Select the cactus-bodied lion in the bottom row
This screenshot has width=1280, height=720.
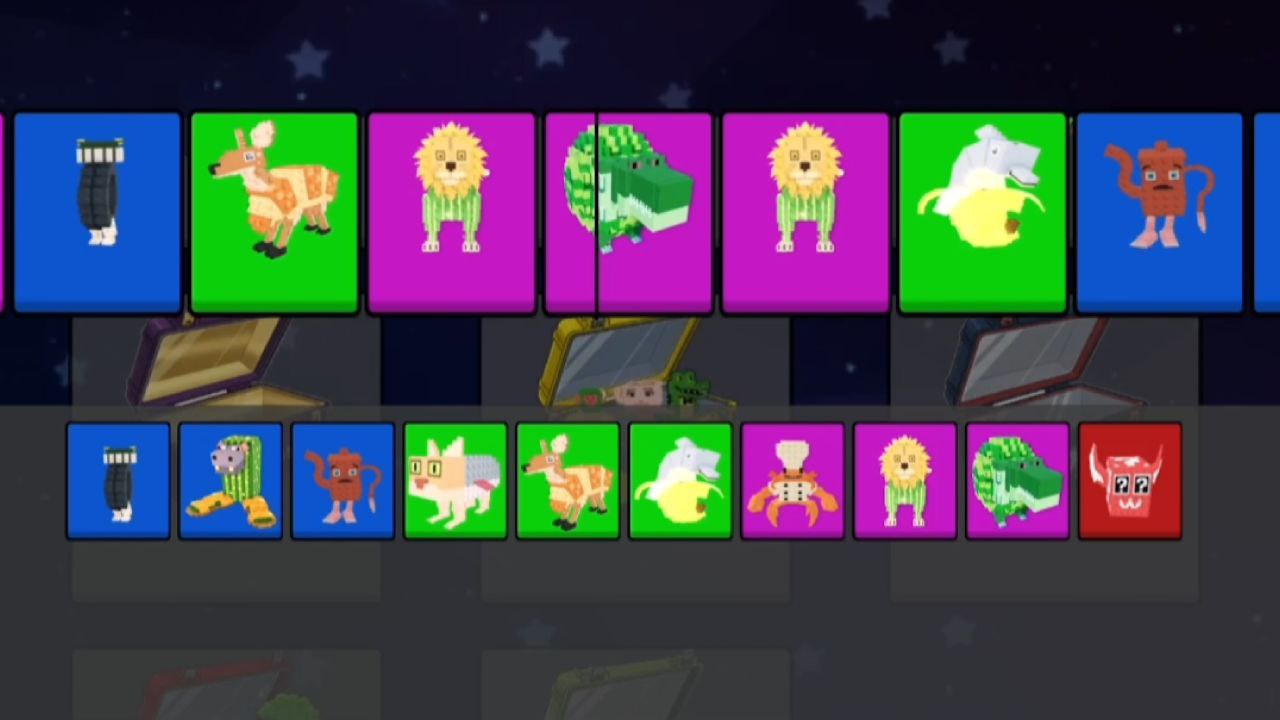[905, 481]
